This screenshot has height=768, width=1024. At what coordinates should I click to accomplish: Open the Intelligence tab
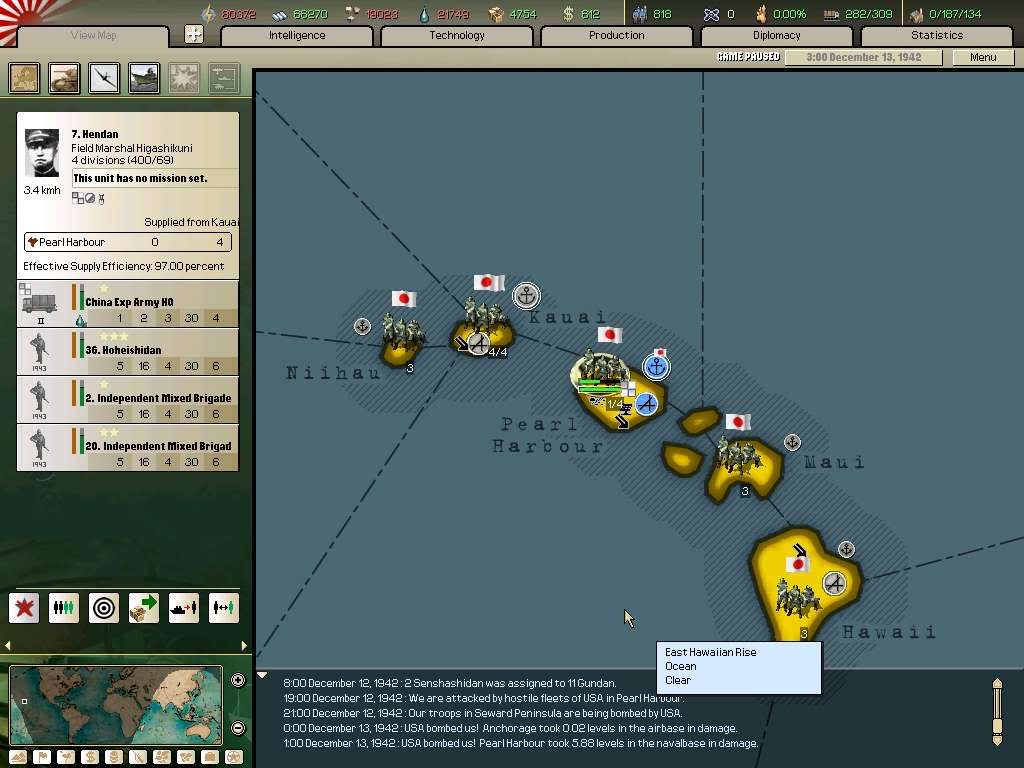point(297,36)
